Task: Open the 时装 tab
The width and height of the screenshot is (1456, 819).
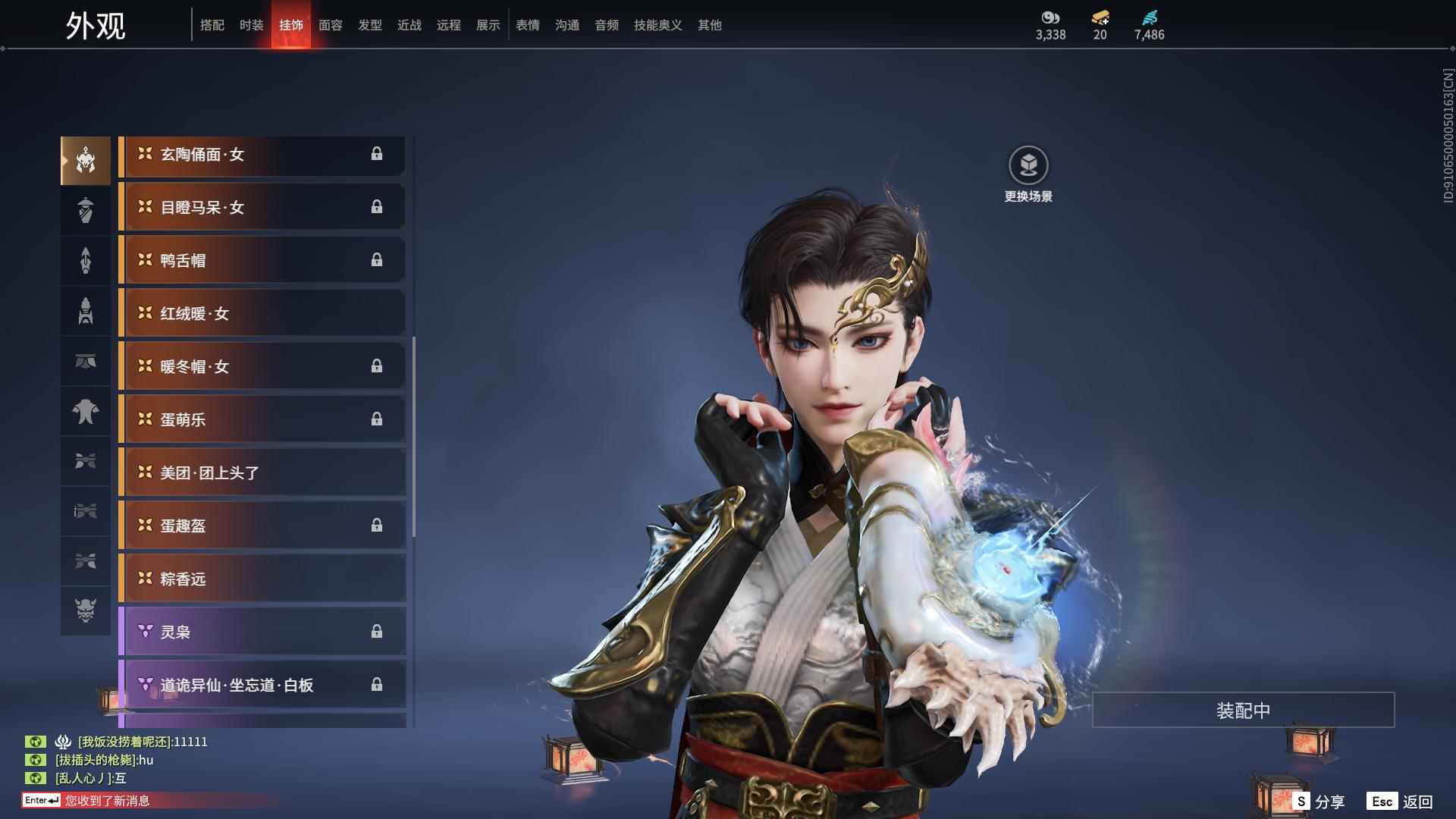Action: [252, 25]
